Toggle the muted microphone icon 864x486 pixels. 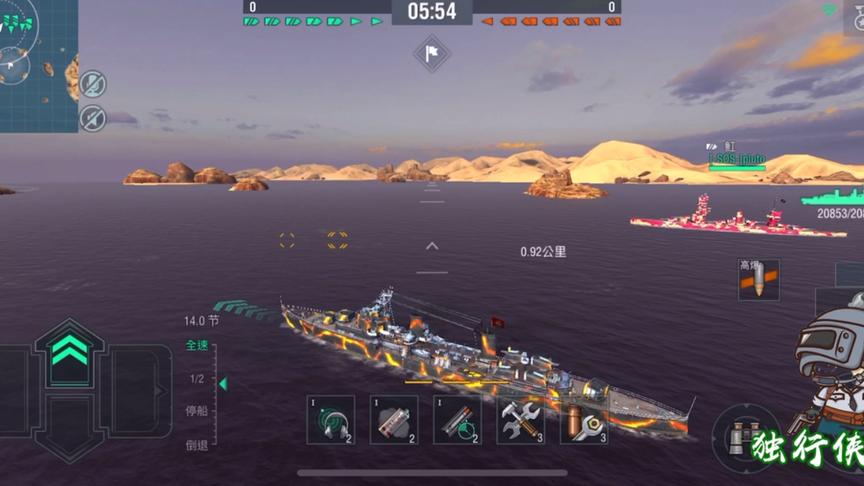pos(93,84)
